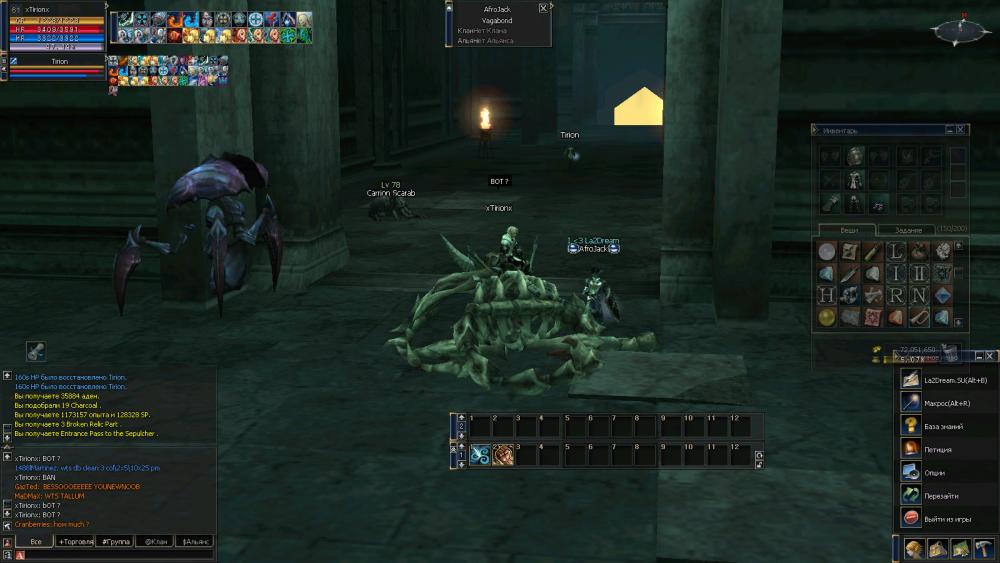Switch chat to the +Торговля tab
Image resolution: width=1000 pixels, height=563 pixels.
76,541
